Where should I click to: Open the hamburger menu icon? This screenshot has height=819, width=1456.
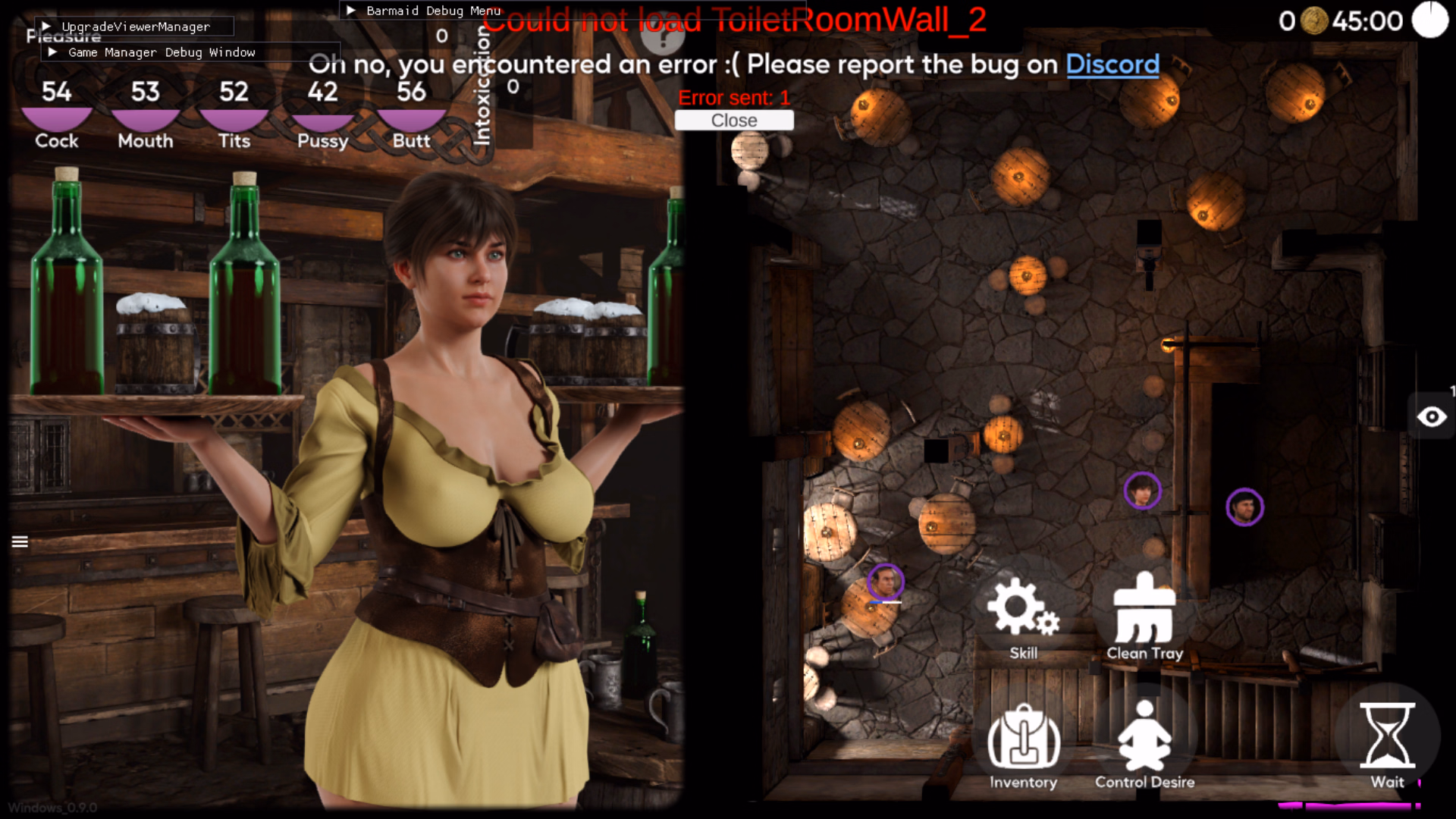(x=20, y=541)
